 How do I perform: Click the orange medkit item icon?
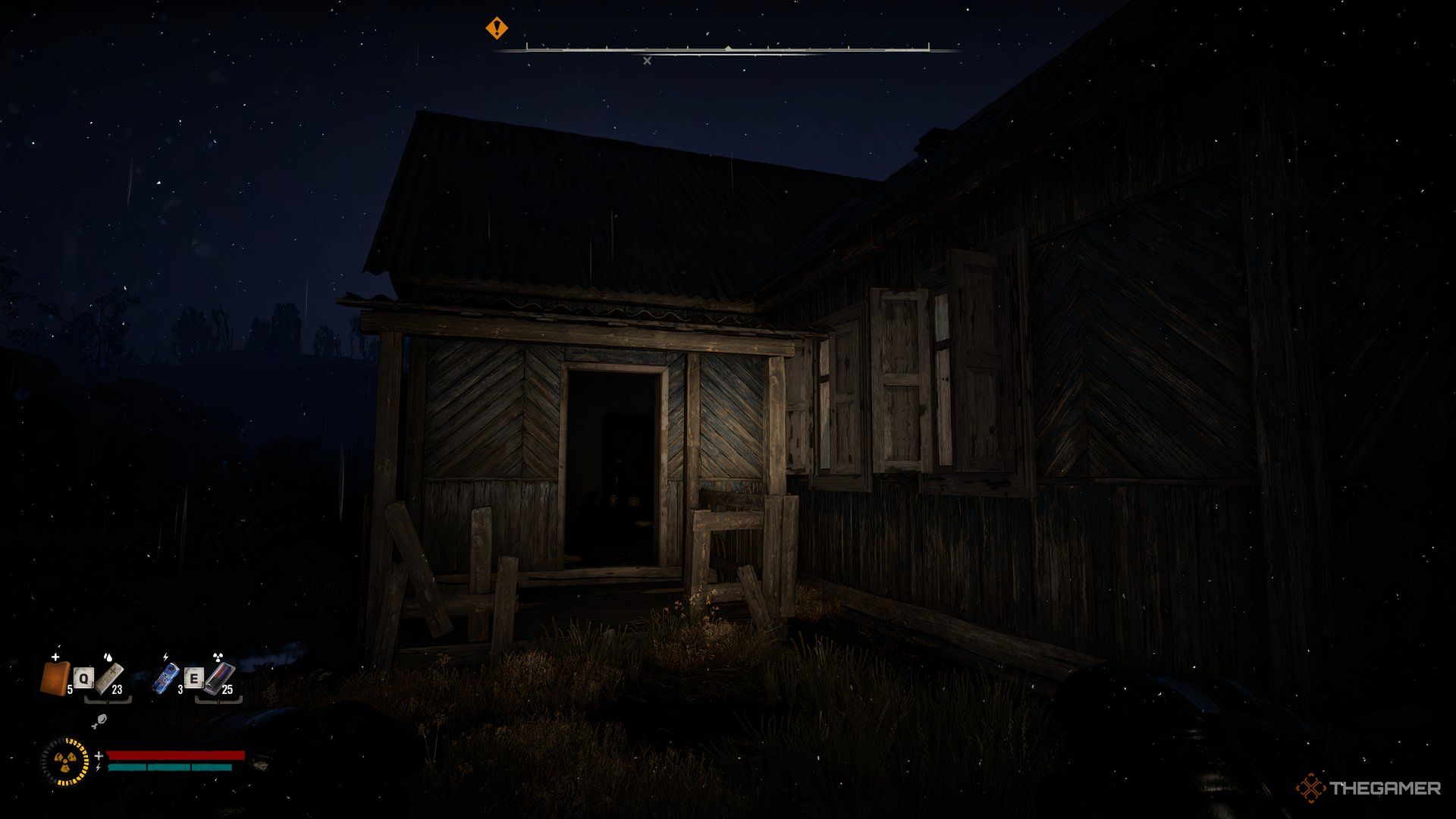pos(55,679)
